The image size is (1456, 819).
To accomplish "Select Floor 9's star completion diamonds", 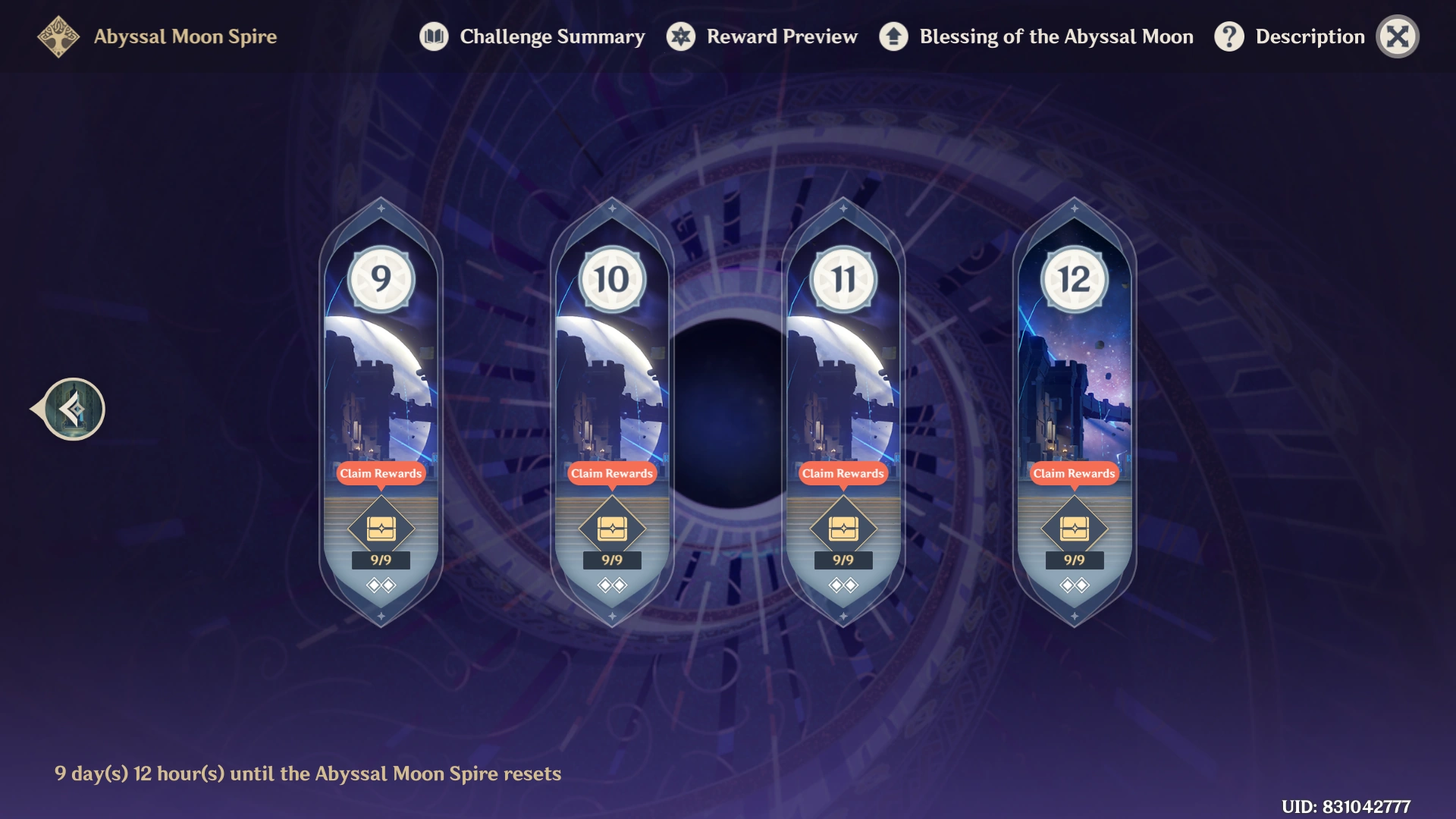I will pyautogui.click(x=380, y=585).
